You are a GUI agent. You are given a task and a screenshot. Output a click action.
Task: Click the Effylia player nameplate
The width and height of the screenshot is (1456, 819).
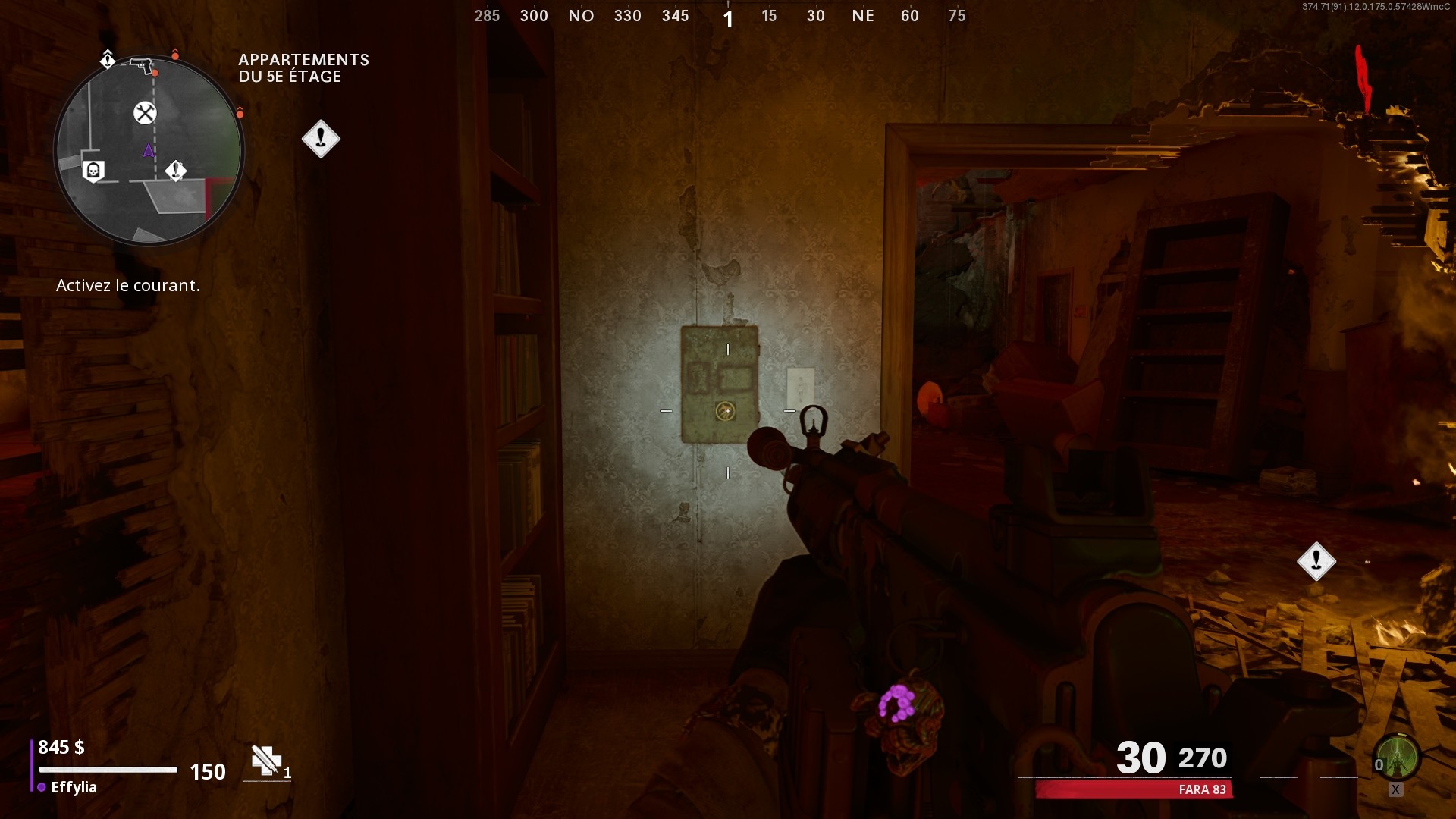[74, 787]
